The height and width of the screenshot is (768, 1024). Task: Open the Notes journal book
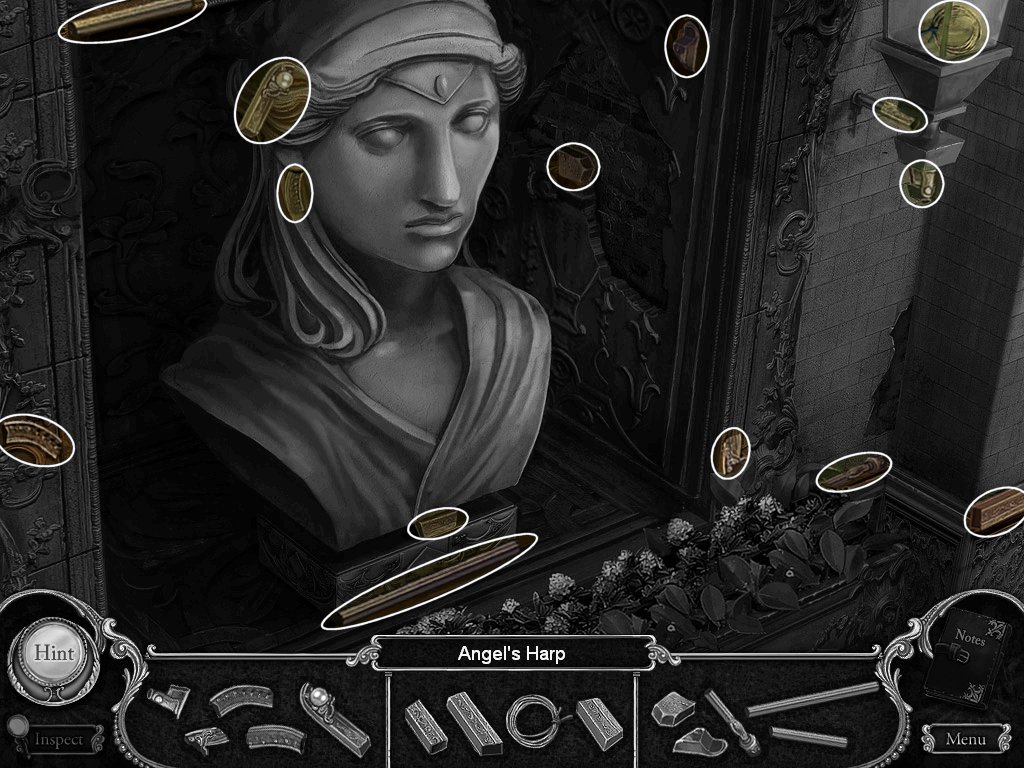pyautogui.click(x=966, y=658)
